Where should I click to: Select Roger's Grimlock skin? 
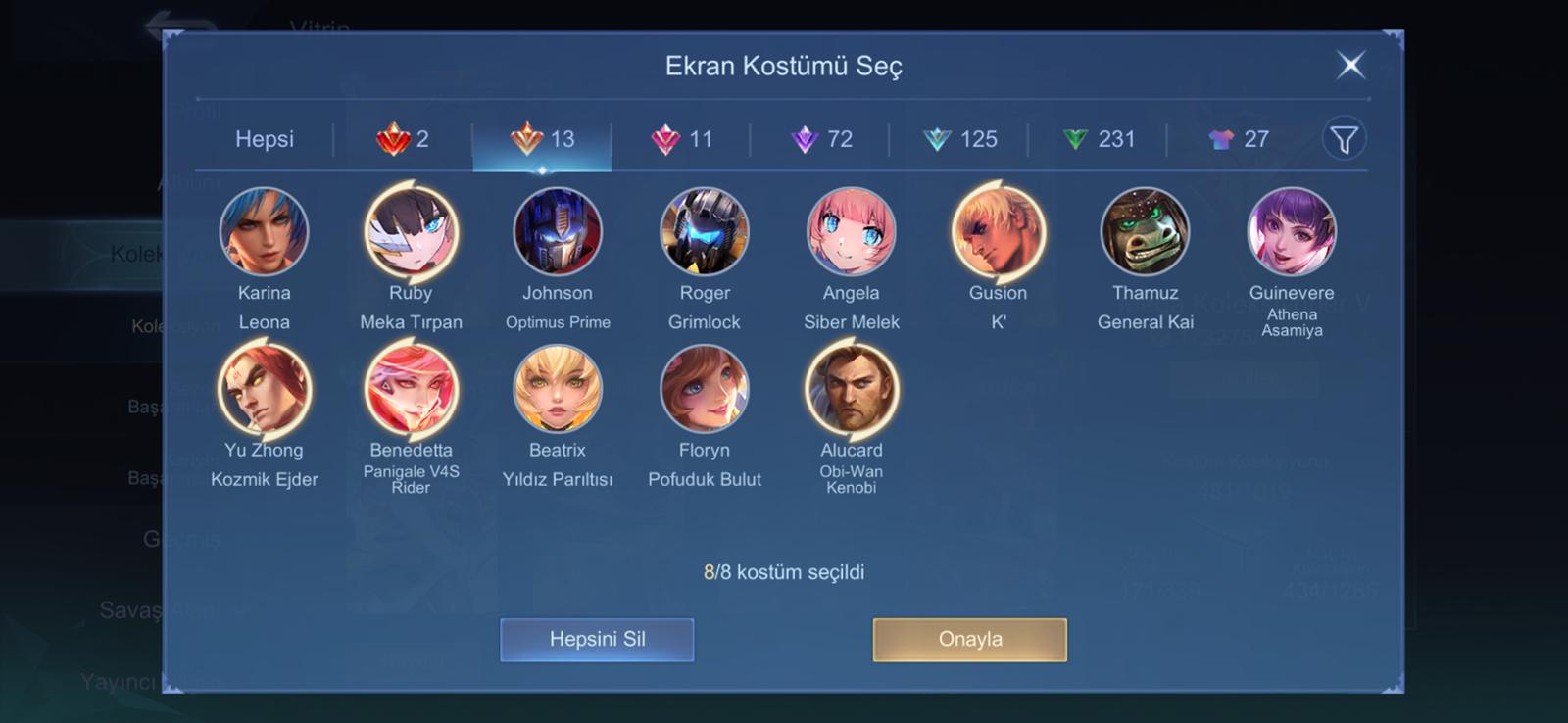(705, 232)
